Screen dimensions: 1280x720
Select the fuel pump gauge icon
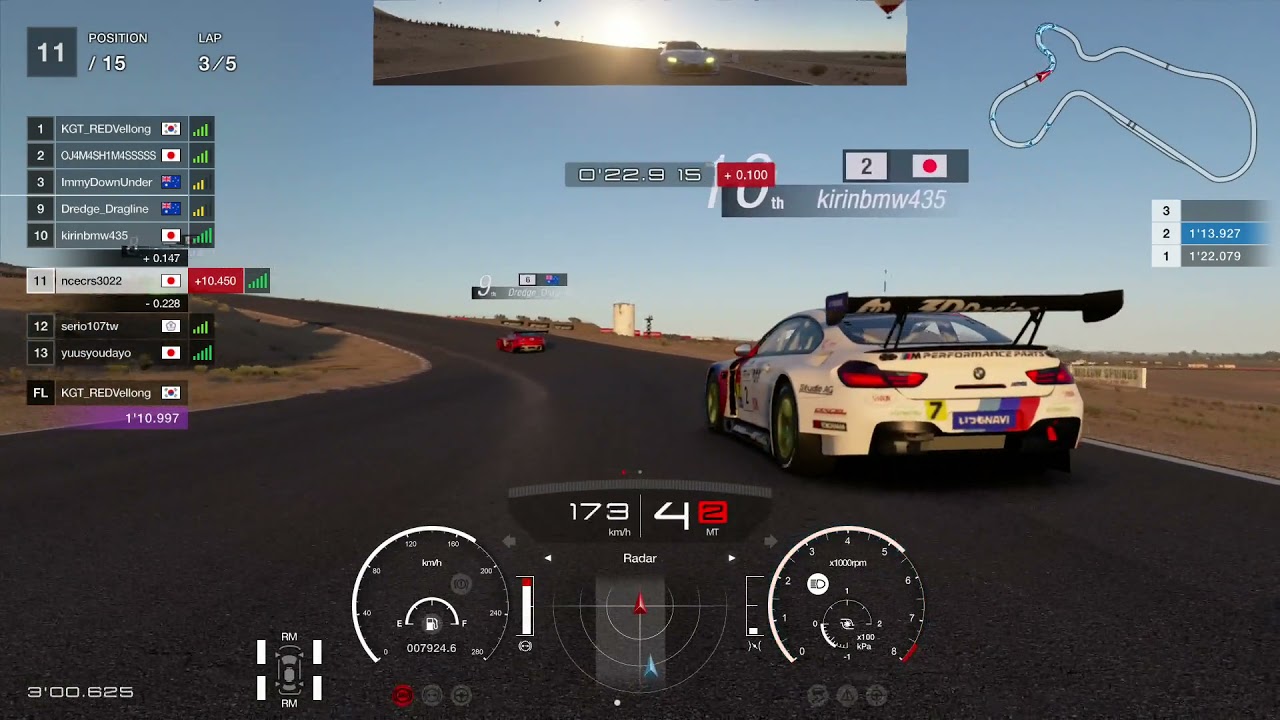click(431, 624)
